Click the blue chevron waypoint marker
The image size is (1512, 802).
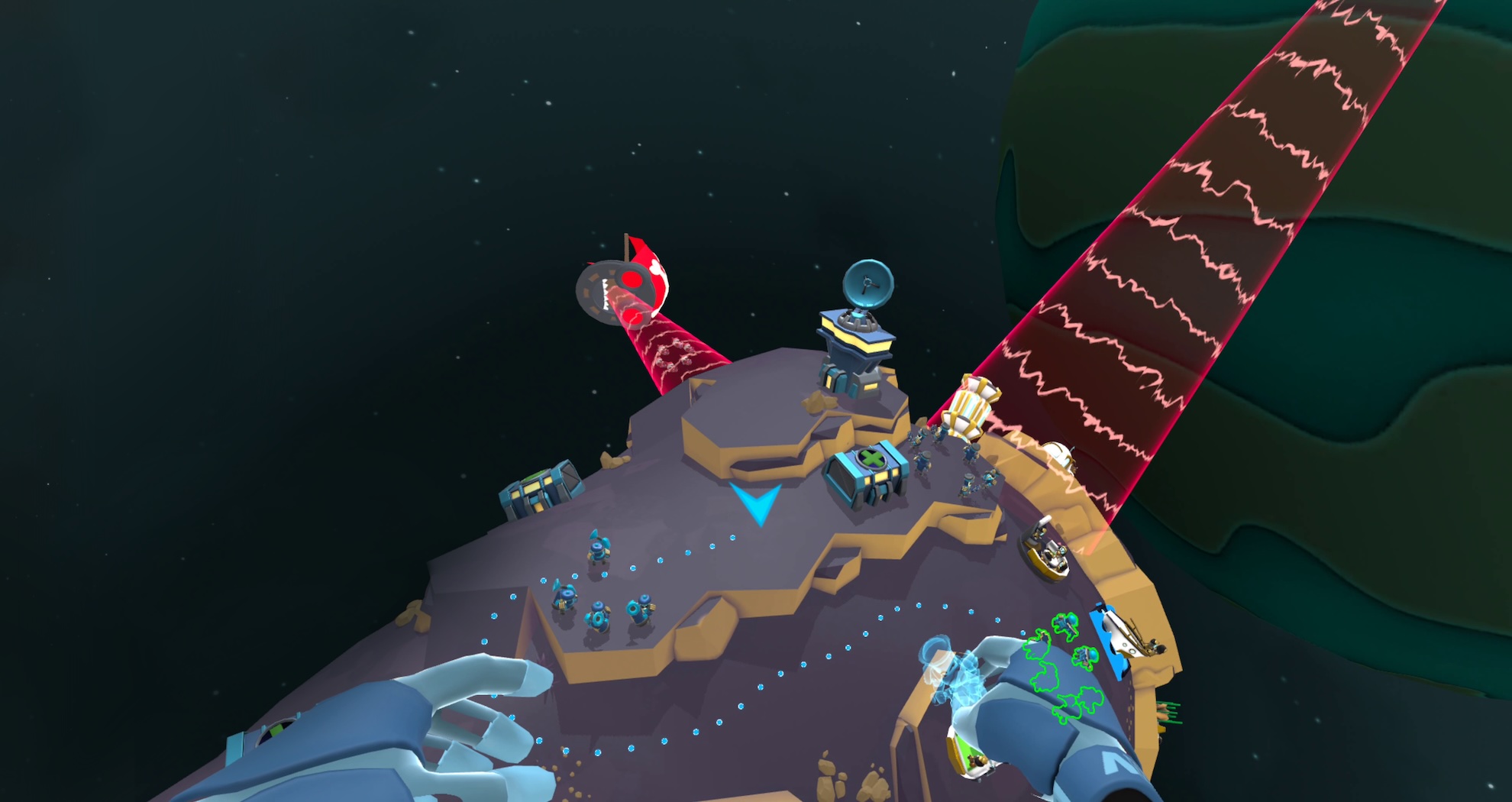tap(756, 503)
